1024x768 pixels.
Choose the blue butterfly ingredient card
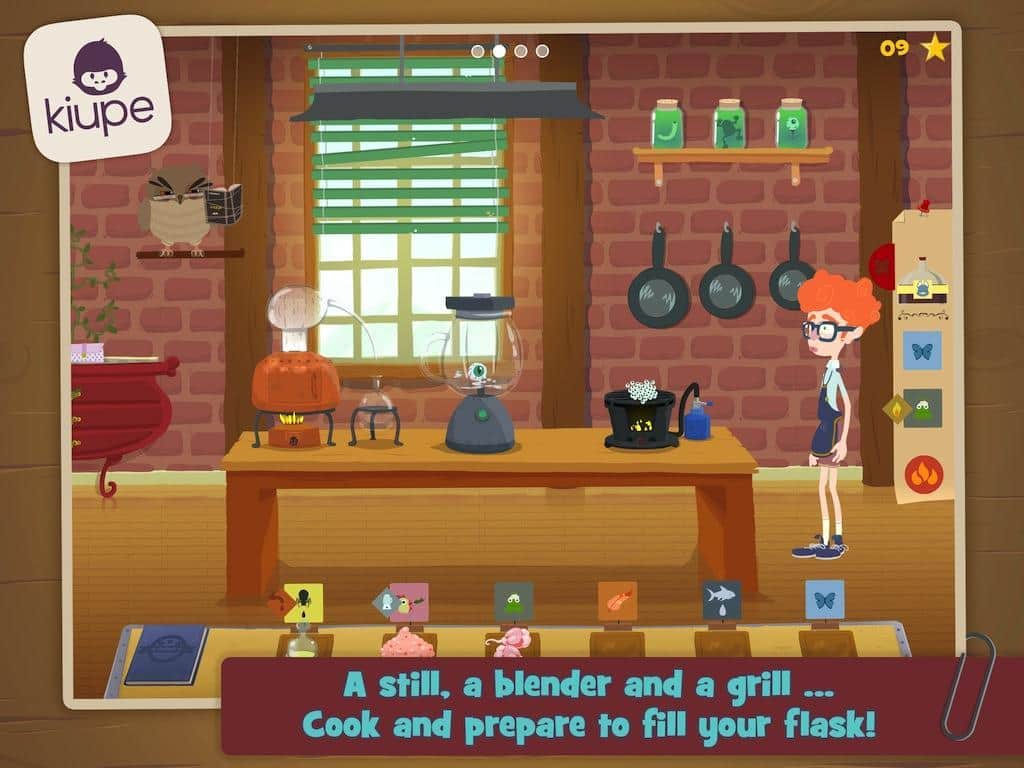tap(825, 599)
